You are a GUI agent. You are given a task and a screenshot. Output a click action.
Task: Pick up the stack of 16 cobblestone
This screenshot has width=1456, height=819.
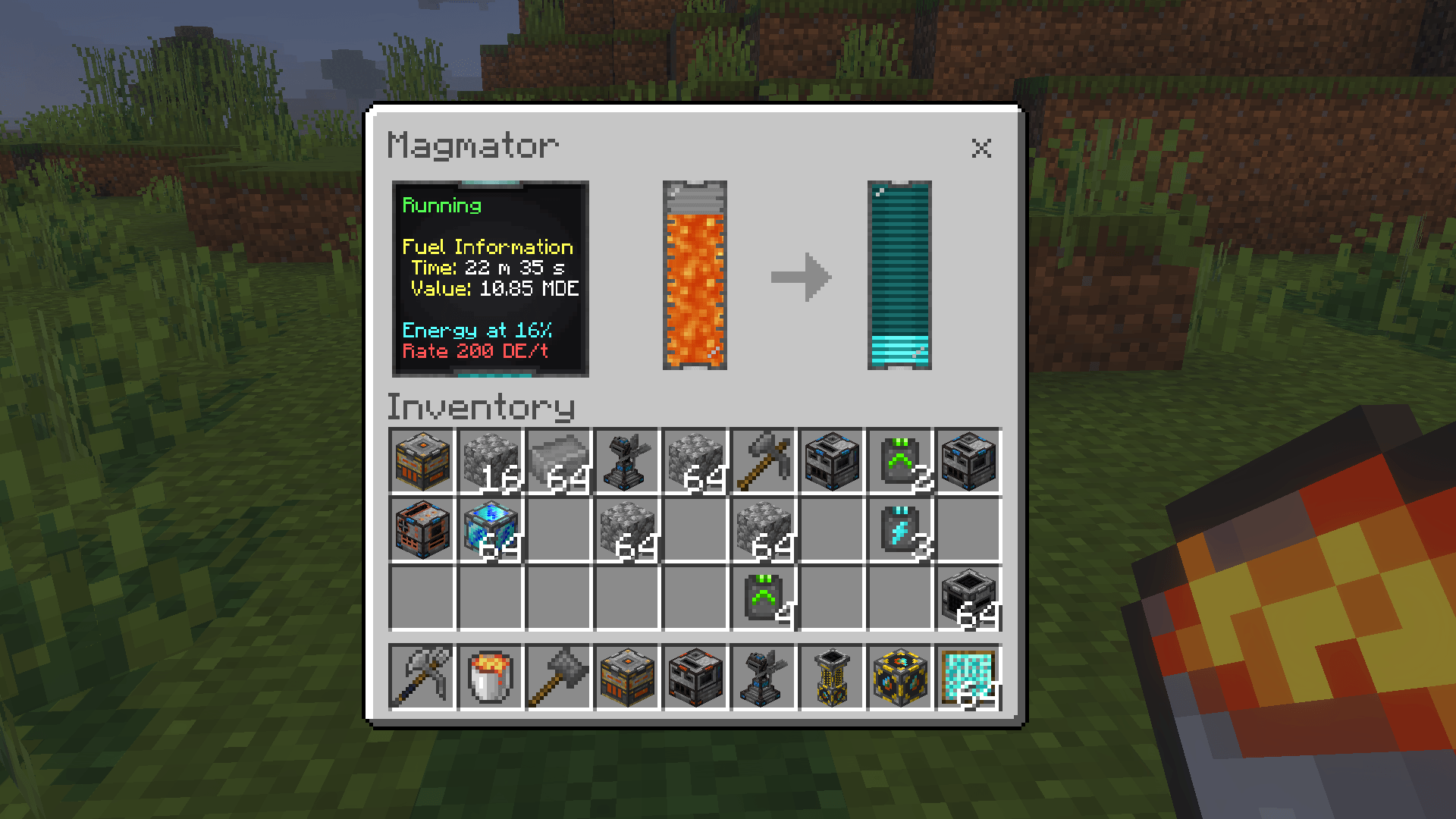(x=491, y=462)
